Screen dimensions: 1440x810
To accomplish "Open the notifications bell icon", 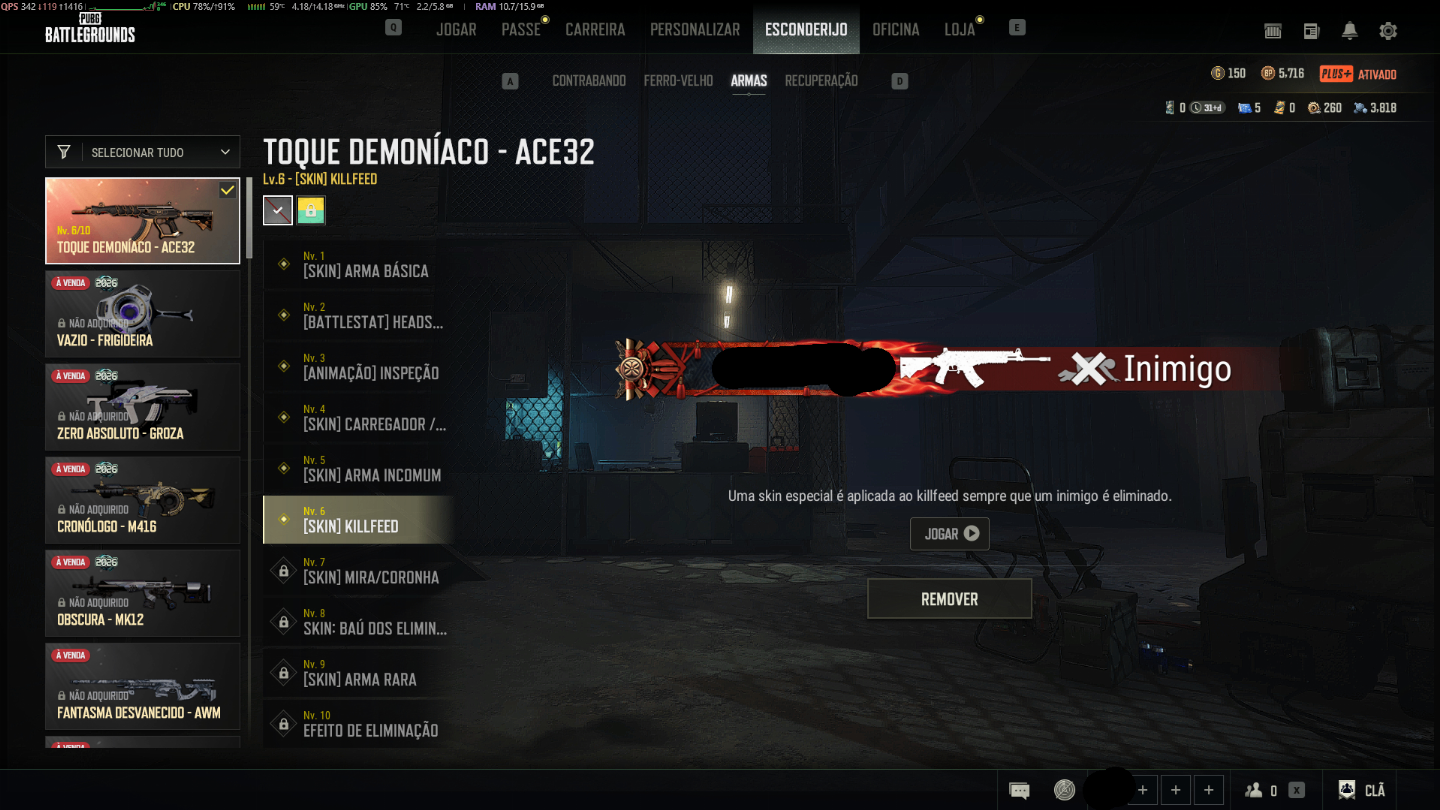I will point(1349,31).
